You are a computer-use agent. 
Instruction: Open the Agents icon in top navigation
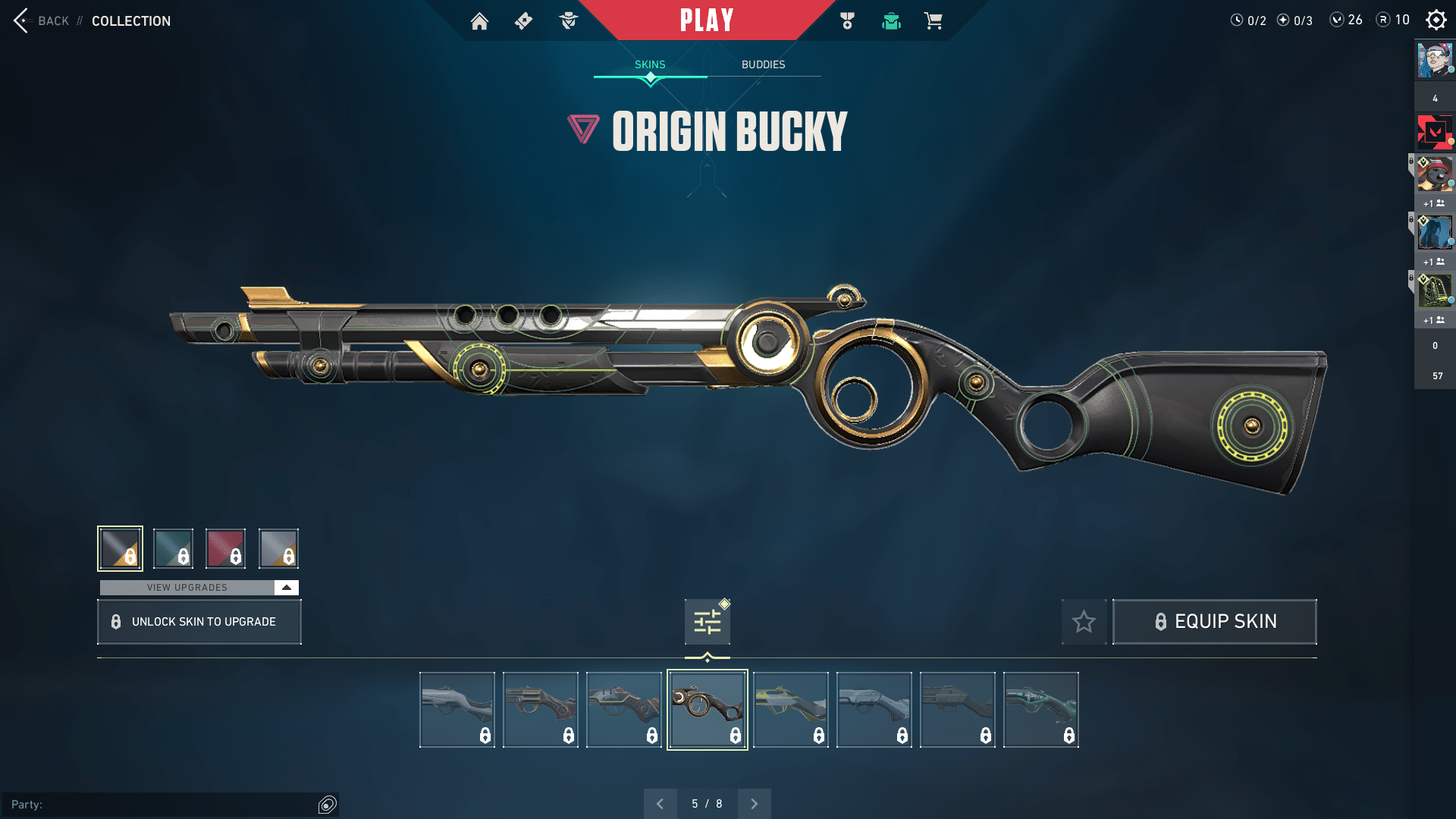click(x=567, y=21)
